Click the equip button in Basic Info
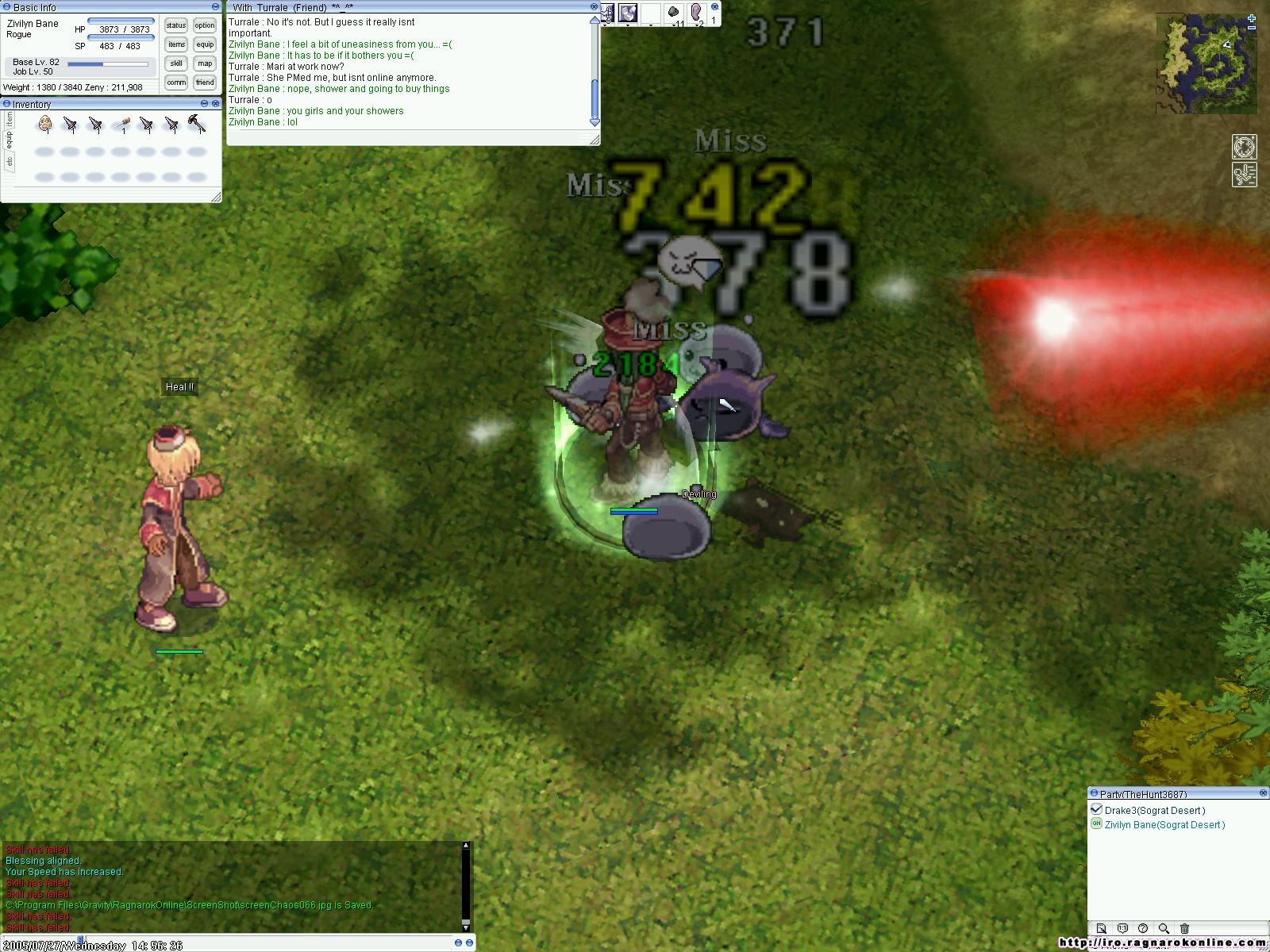Viewport: 1270px width, 952px height. click(205, 44)
